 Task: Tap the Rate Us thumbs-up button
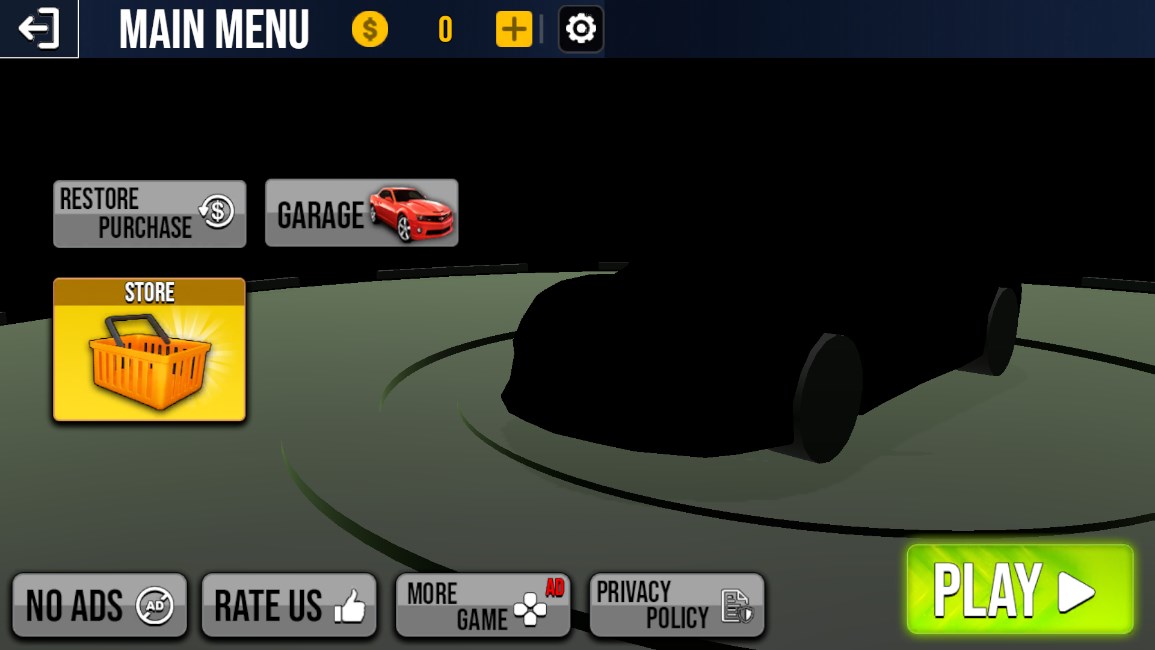[x=289, y=605]
